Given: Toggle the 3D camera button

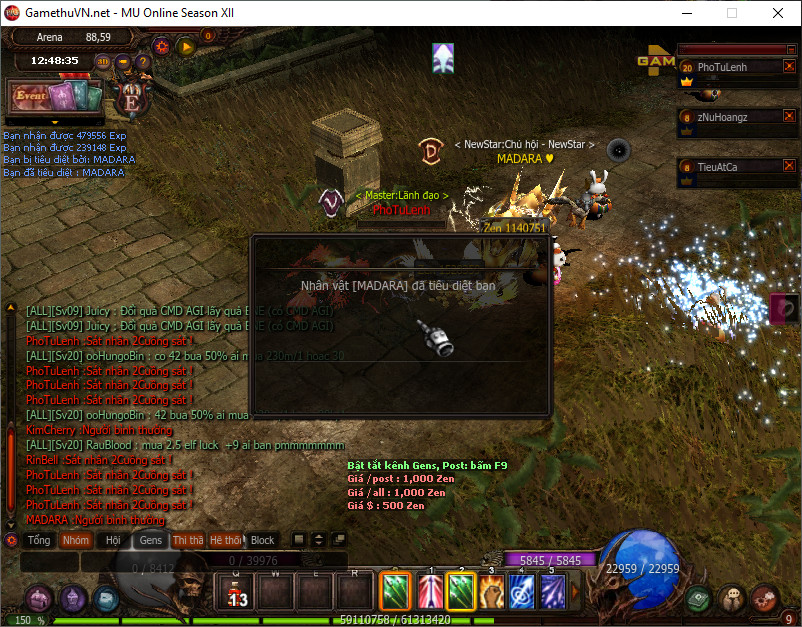Looking at the screenshot, I should pyautogui.click(x=103, y=62).
